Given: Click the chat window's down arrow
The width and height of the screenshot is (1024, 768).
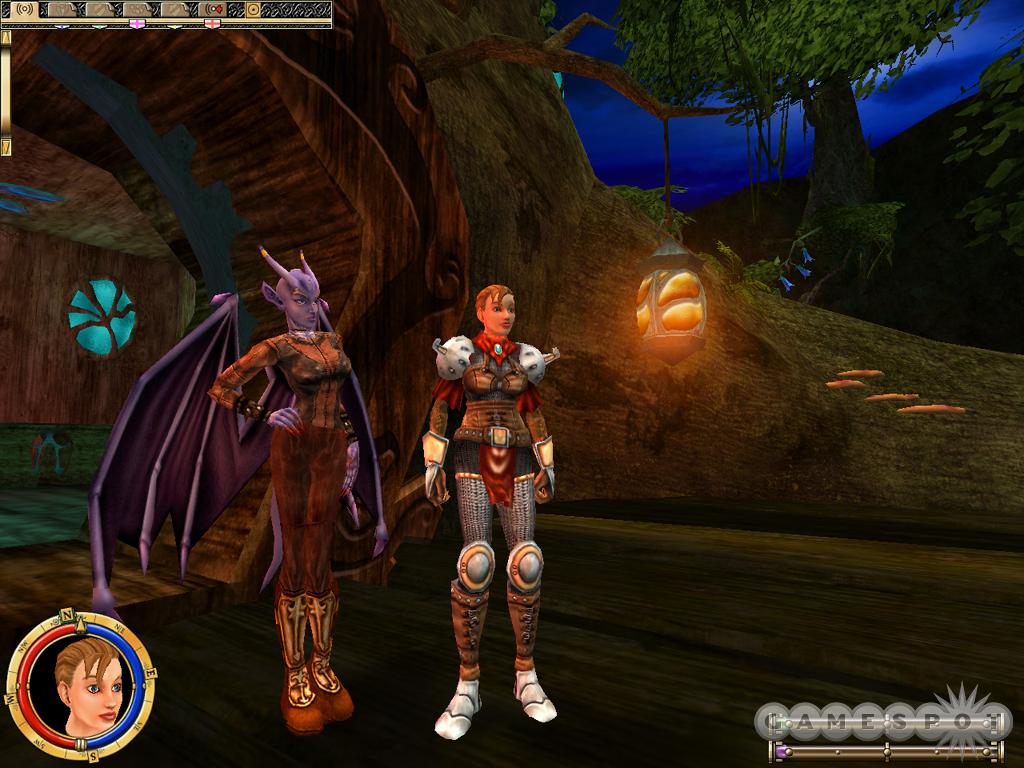Looking at the screenshot, I should [6, 147].
